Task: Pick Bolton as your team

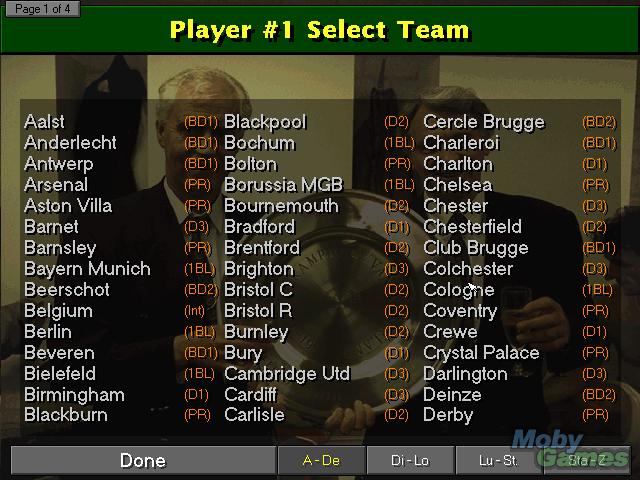Action: pos(250,164)
